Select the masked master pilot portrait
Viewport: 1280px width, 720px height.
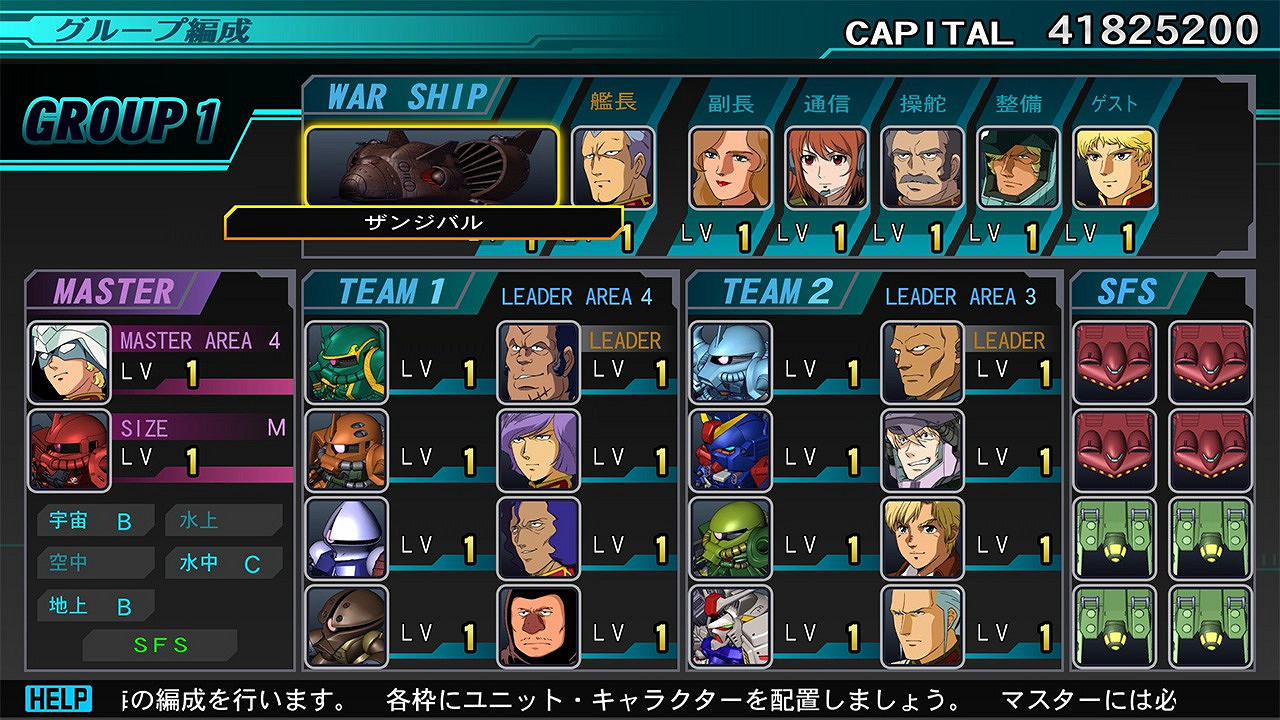69,362
